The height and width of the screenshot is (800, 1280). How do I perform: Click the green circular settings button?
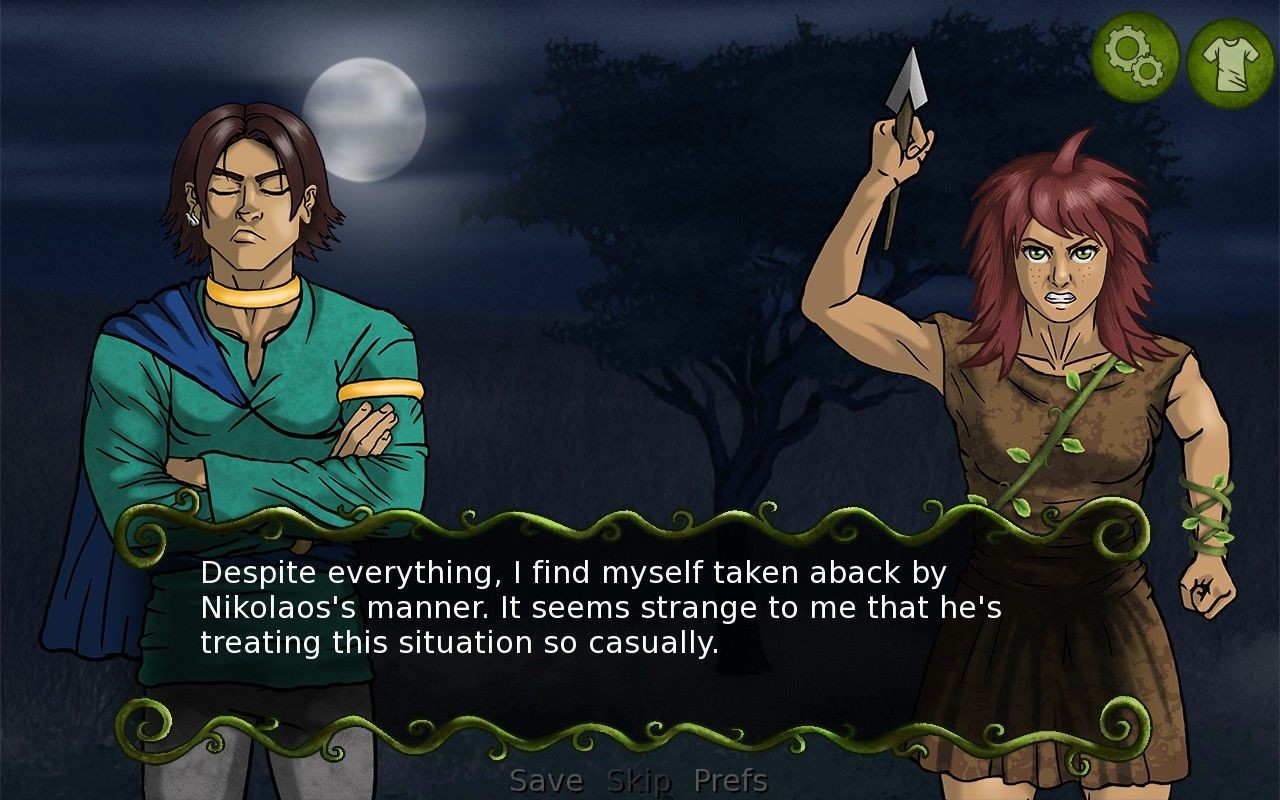(x=1136, y=55)
